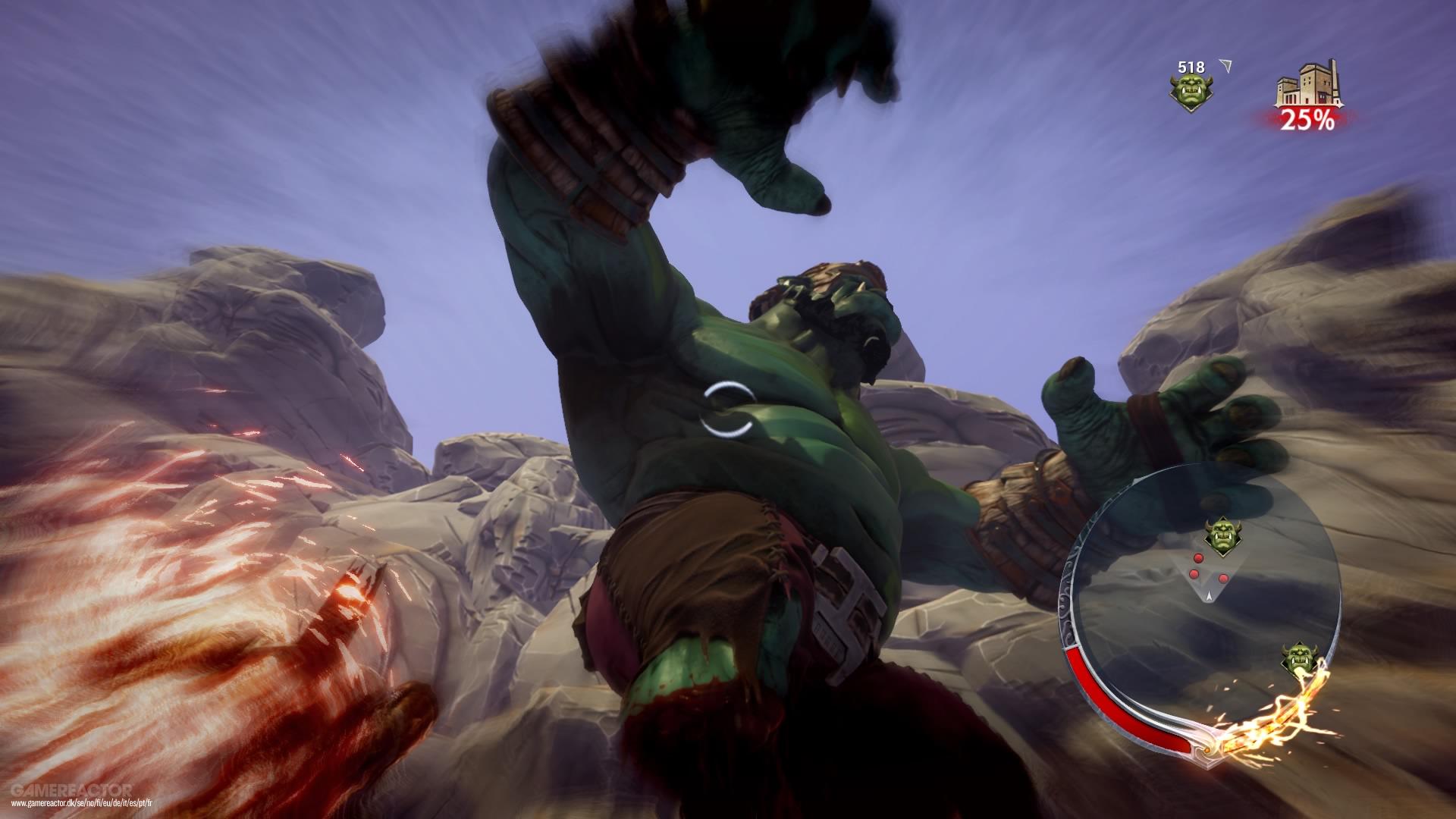Select the 518 score counter
Image resolution: width=1456 pixels, height=819 pixels.
click(x=1191, y=67)
